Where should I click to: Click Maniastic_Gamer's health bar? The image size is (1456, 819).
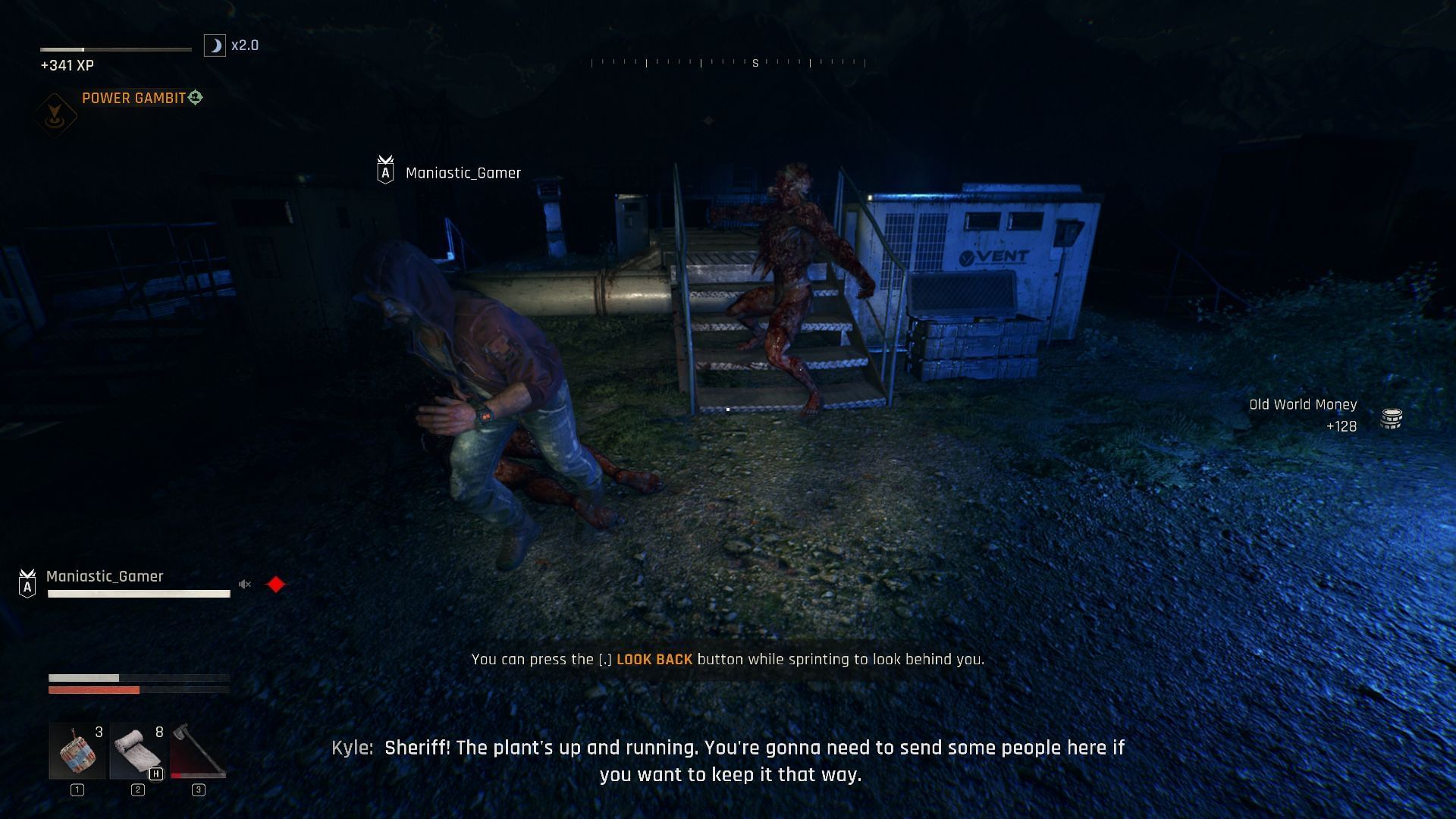tap(139, 594)
